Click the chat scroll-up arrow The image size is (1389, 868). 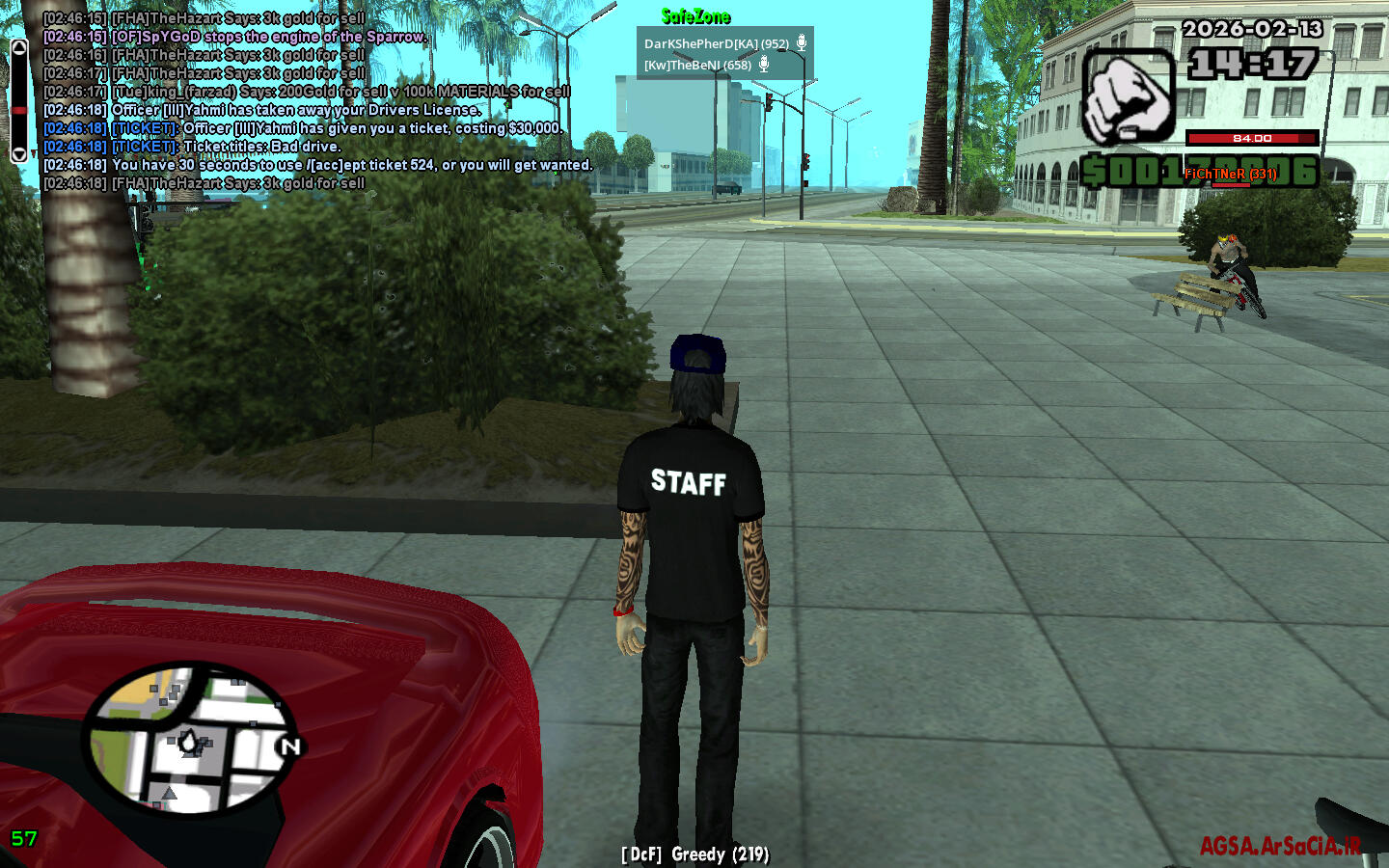18,48
